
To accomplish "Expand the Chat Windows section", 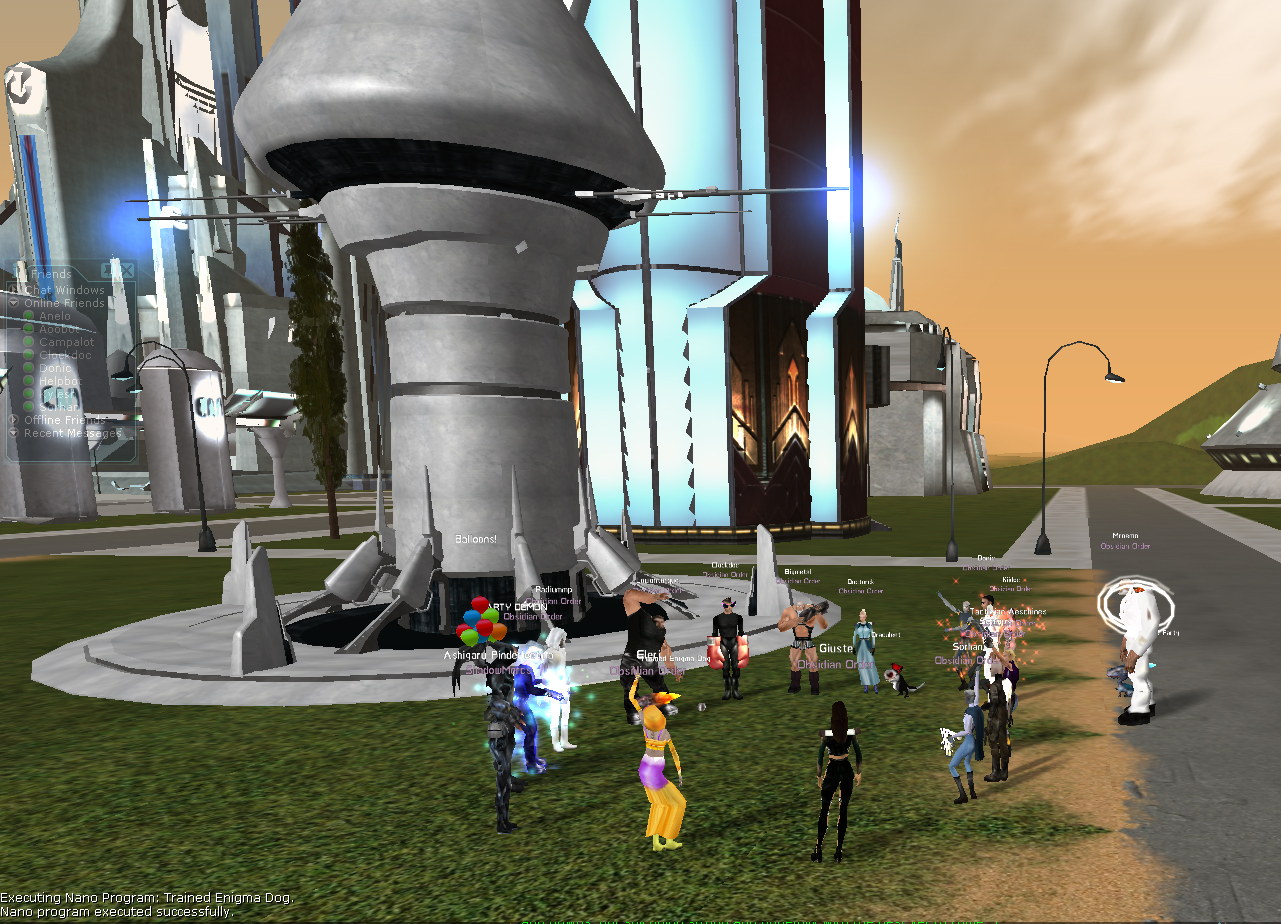I will click(x=14, y=290).
